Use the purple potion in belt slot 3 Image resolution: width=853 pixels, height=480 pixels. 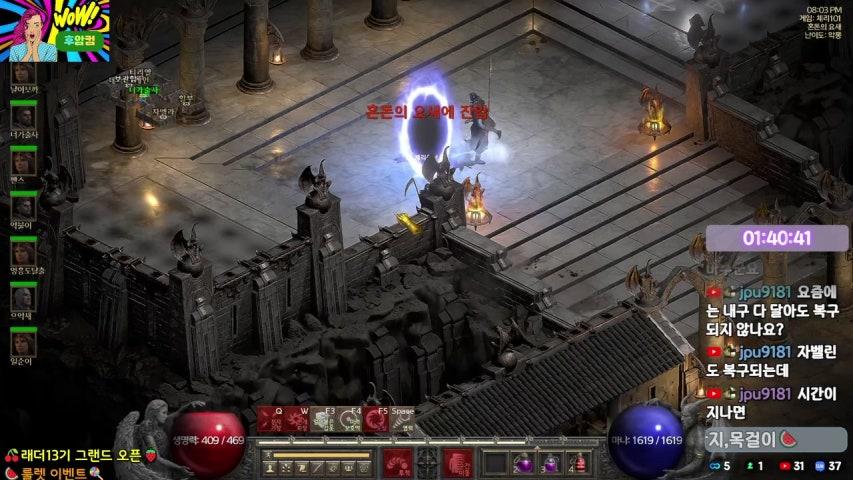pyautogui.click(x=550, y=464)
